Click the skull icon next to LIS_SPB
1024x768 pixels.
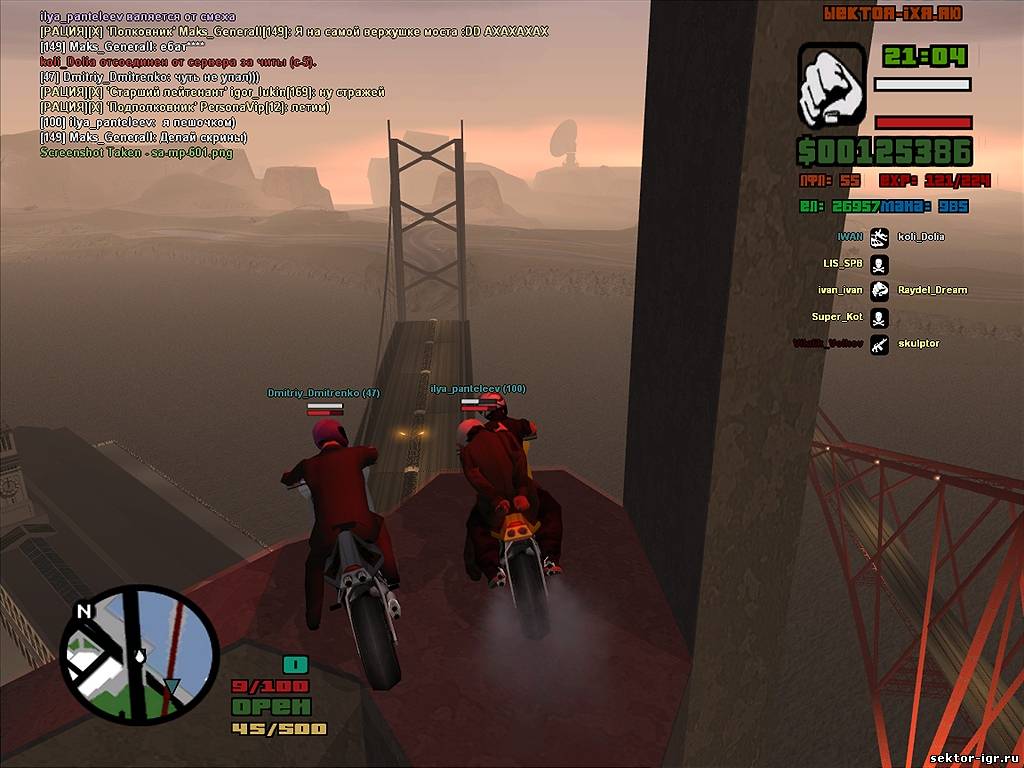pos(879,264)
